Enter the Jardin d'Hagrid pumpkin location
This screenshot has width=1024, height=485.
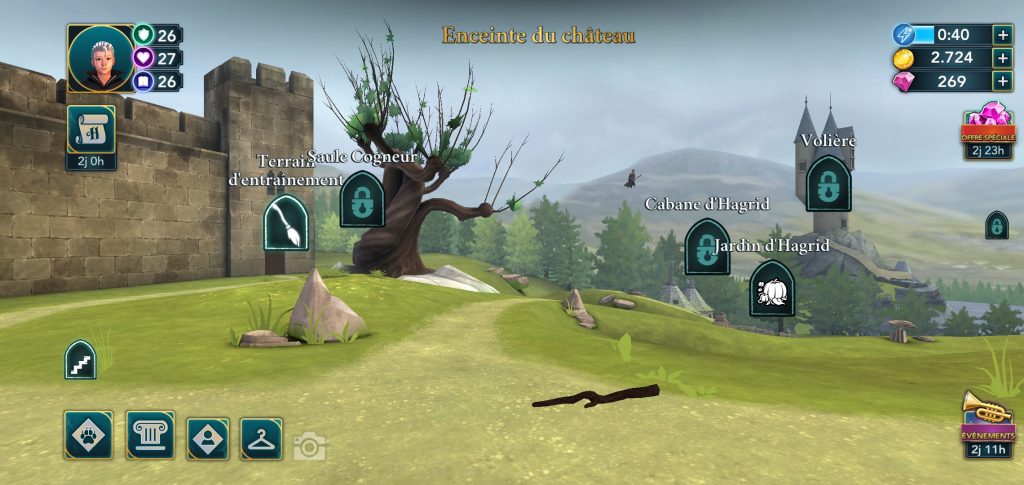(x=772, y=288)
